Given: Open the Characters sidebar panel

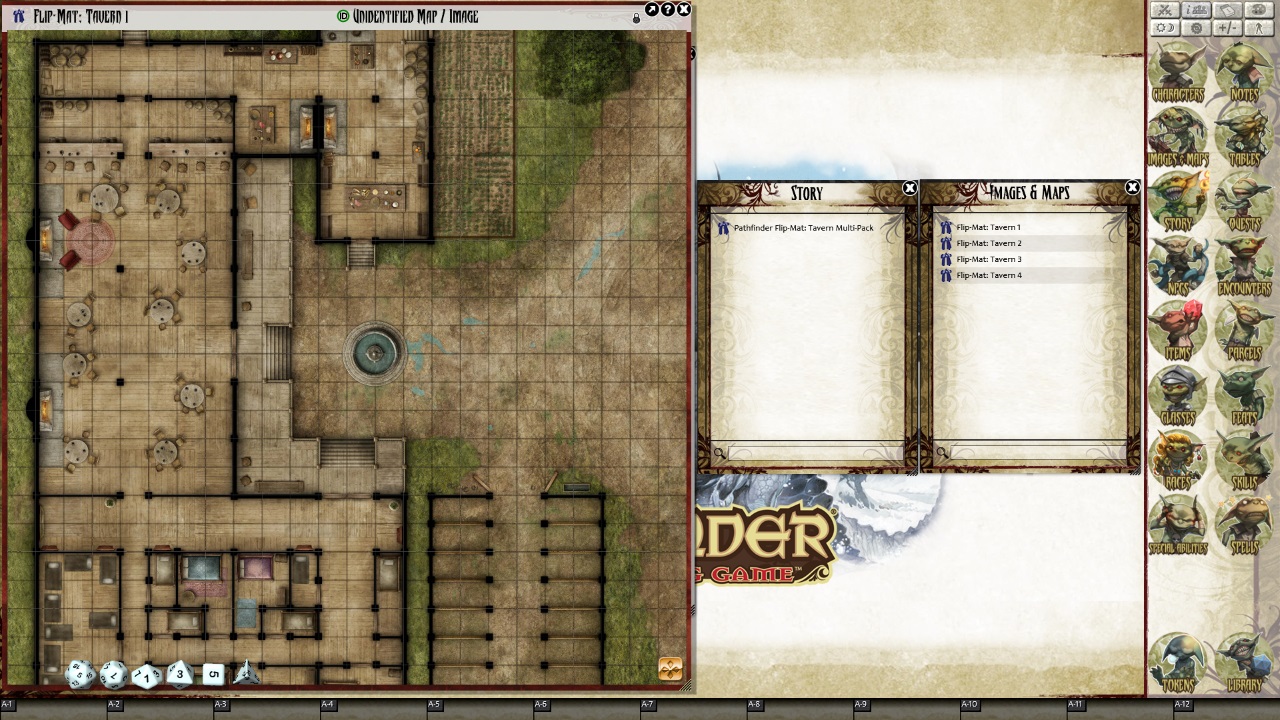Looking at the screenshot, I should 1177,70.
